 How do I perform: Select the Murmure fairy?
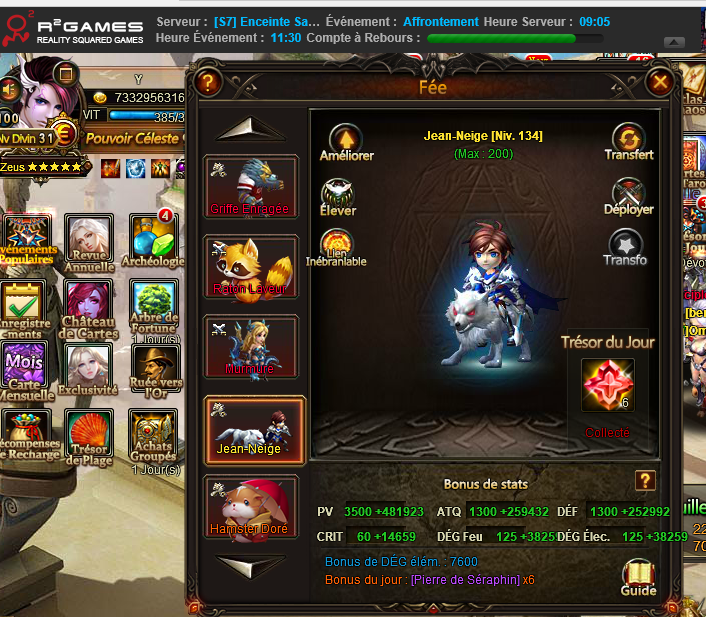pos(251,346)
